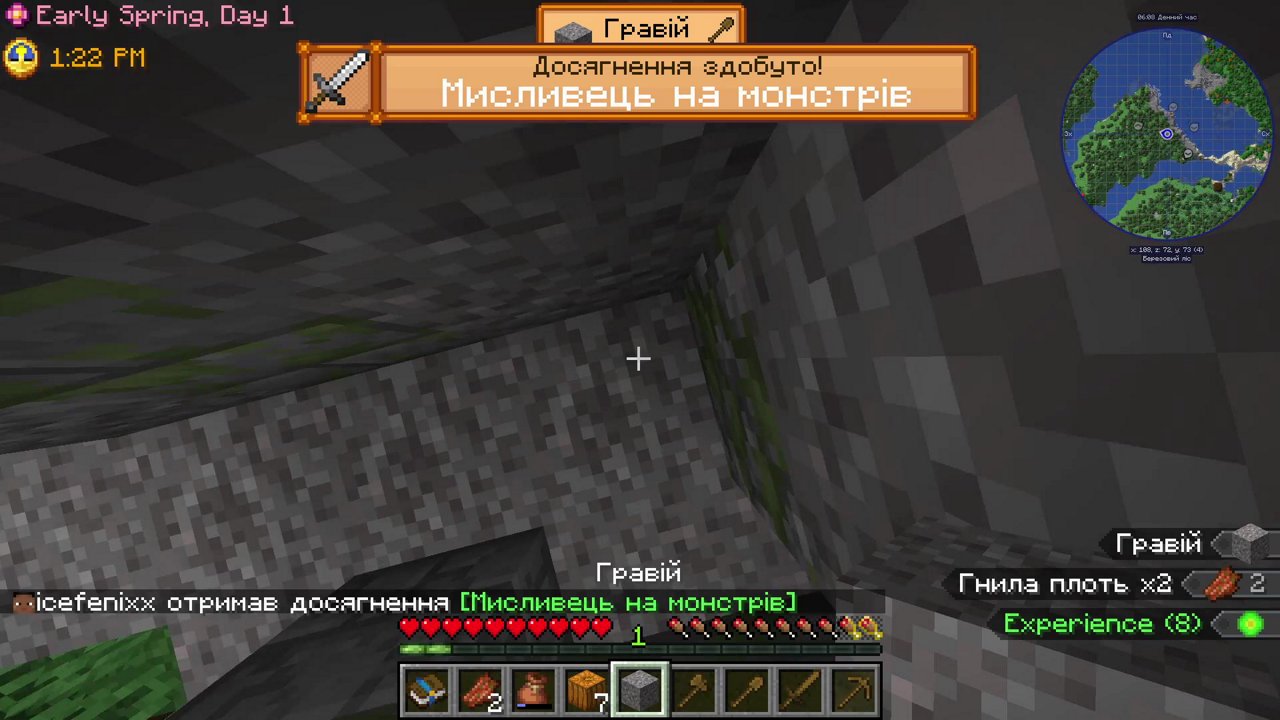1280x720 pixels.
Task: Select the wooden axe in the hotbar
Action: [694, 688]
